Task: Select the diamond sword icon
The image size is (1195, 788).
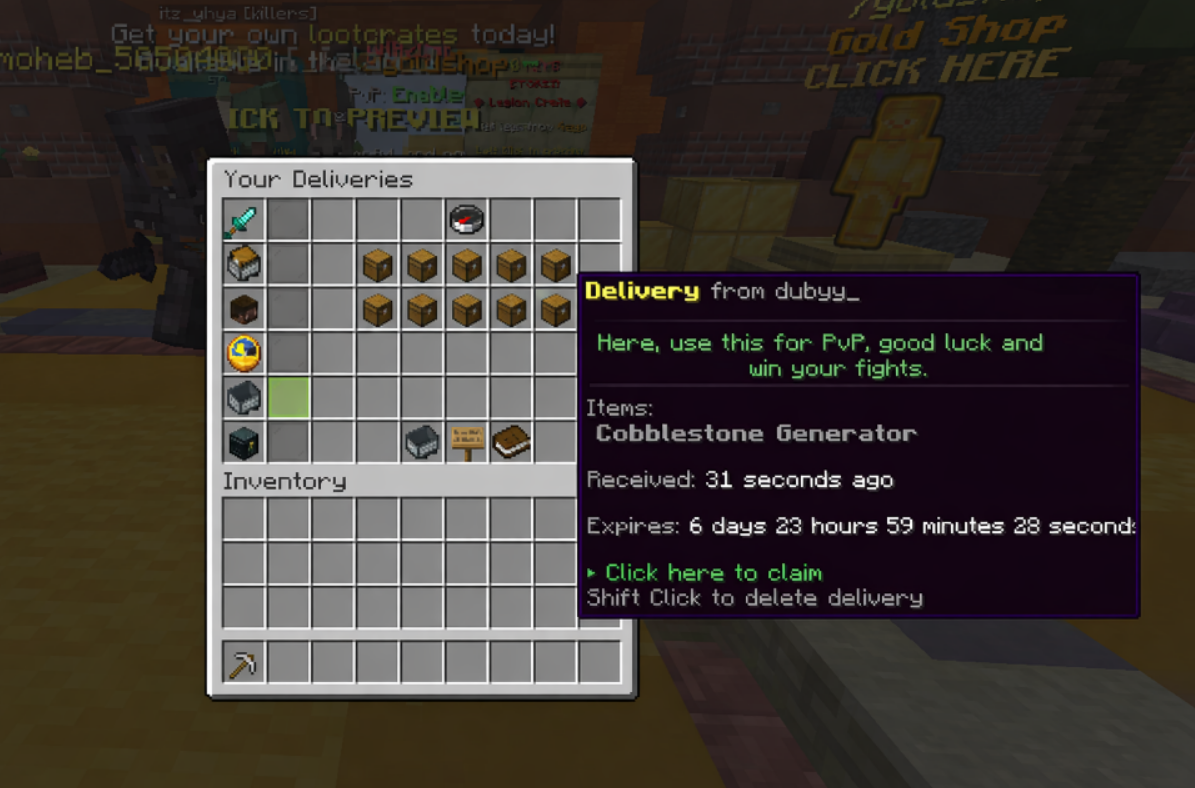Action: pyautogui.click(x=243, y=221)
